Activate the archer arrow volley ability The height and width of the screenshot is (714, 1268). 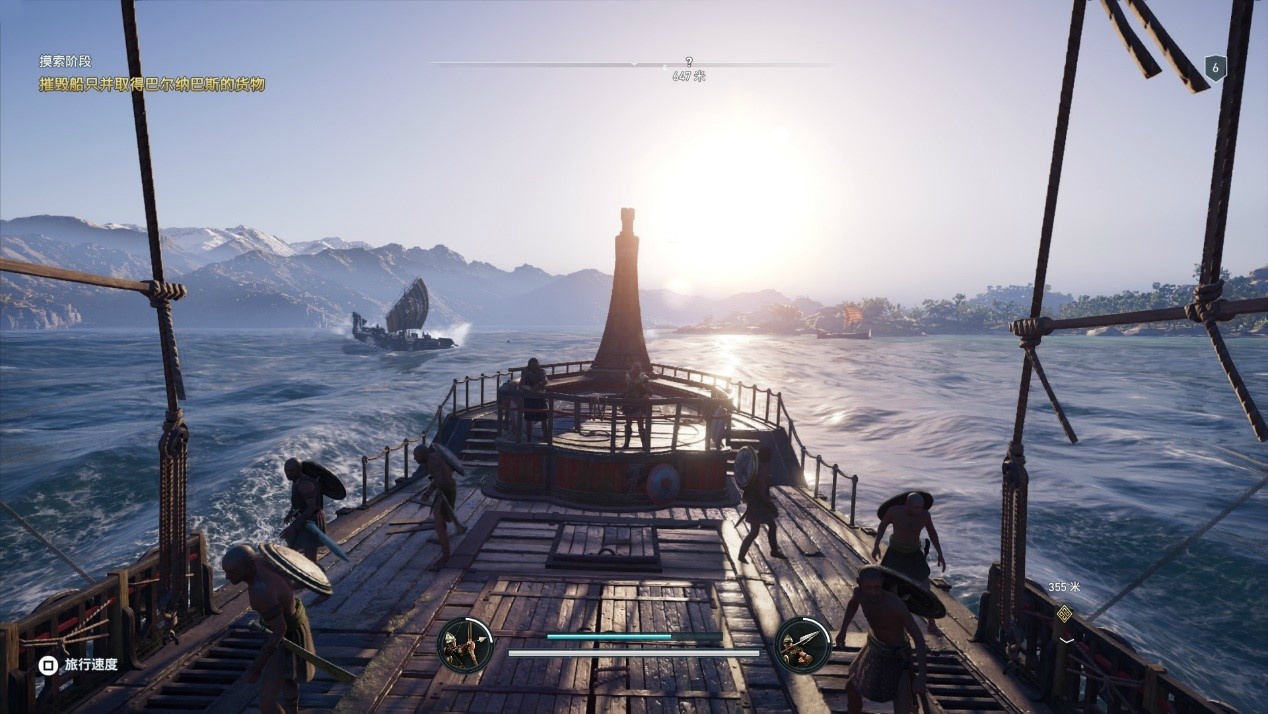465,644
